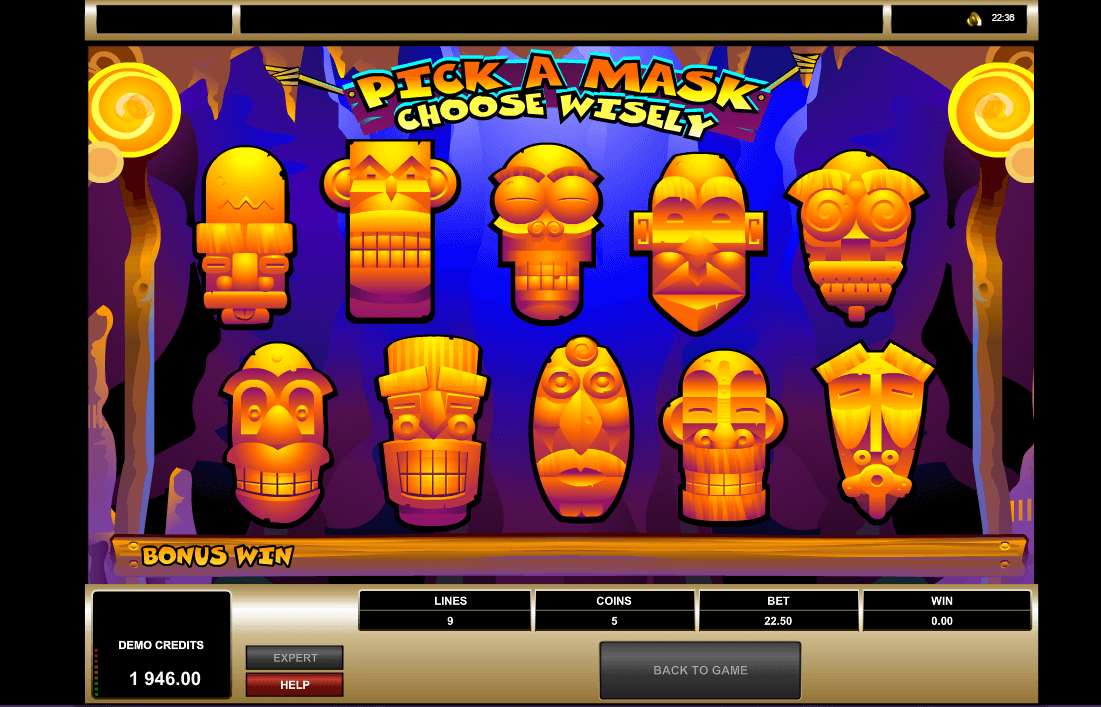Pick the flat-topped striped headdress mask
1101x707 pixels.
coord(432,431)
